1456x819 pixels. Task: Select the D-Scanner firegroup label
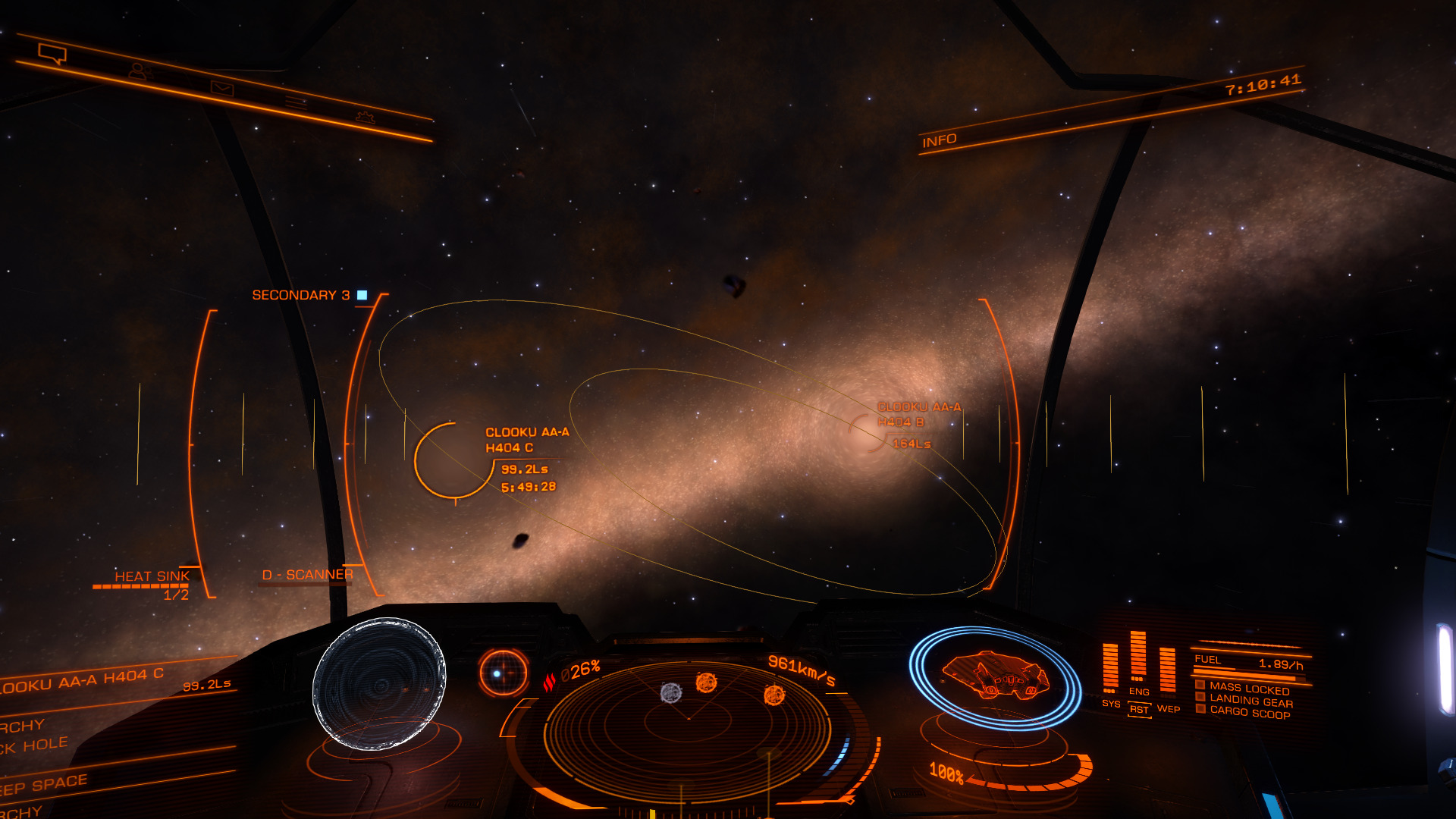(x=307, y=575)
